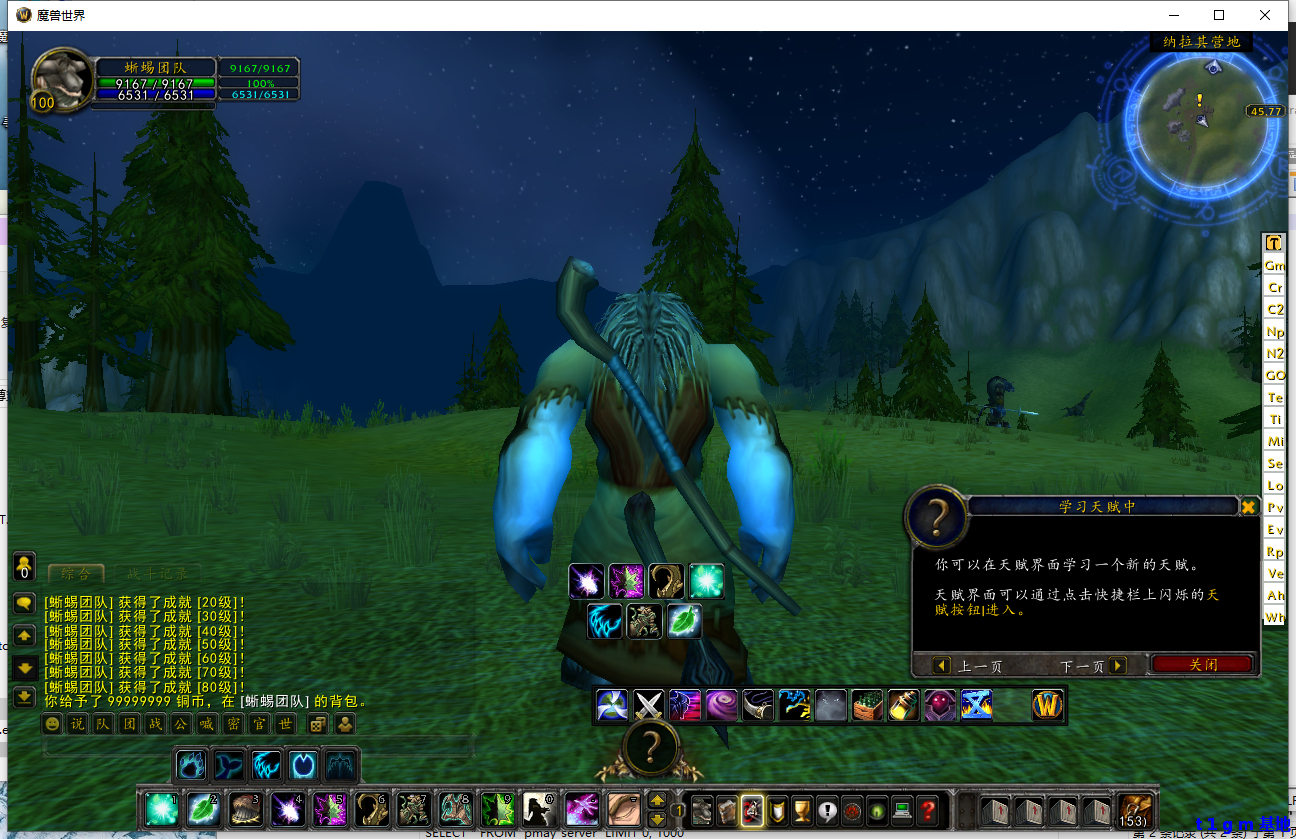Toggle the 说 chat channel button
Viewport: 1296px width, 839px height.
[x=75, y=724]
